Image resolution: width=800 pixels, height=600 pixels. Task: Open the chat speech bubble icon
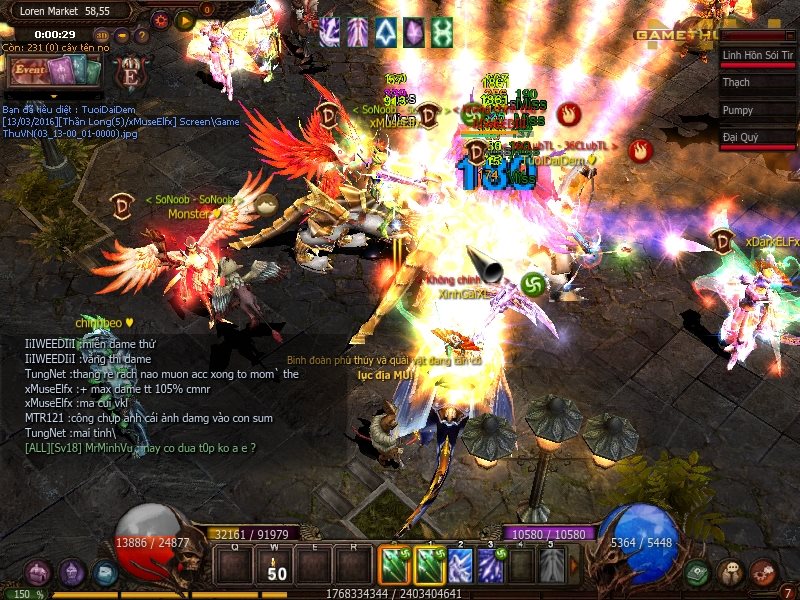click(x=731, y=573)
